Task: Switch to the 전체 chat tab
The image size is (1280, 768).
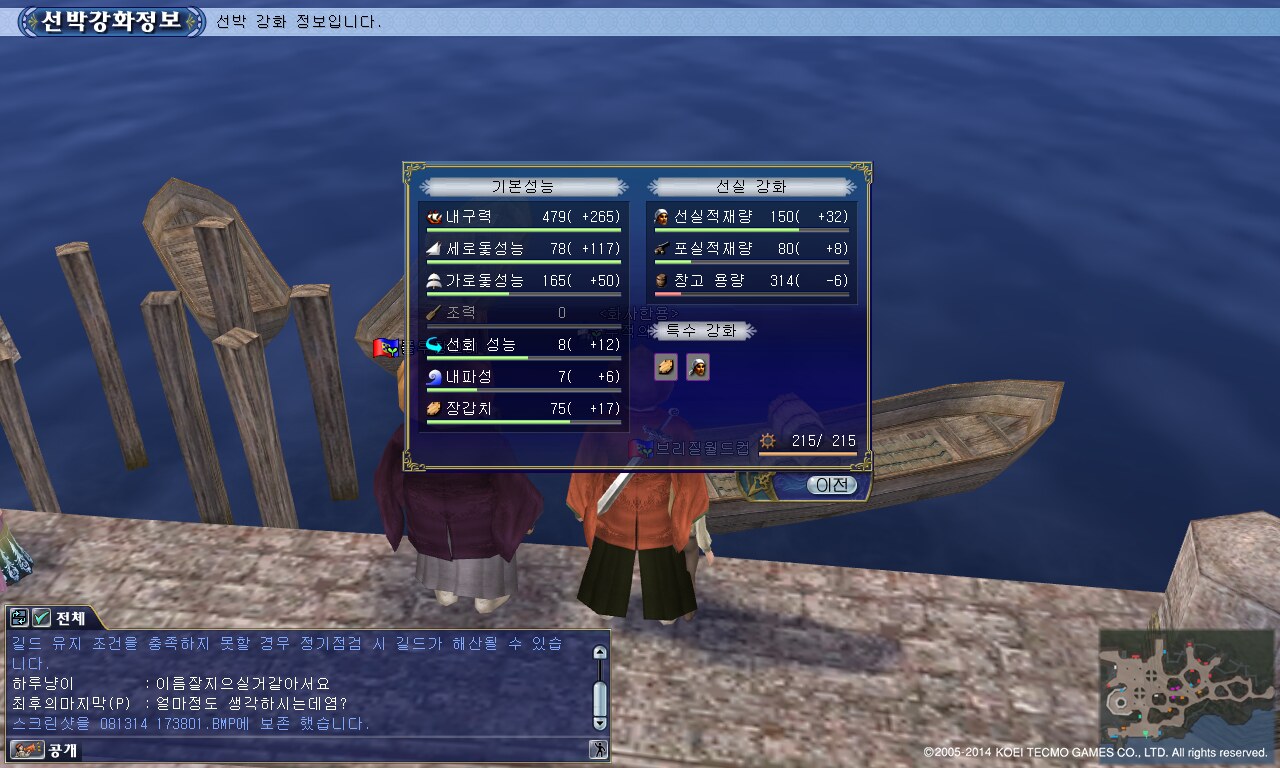Action: point(70,618)
